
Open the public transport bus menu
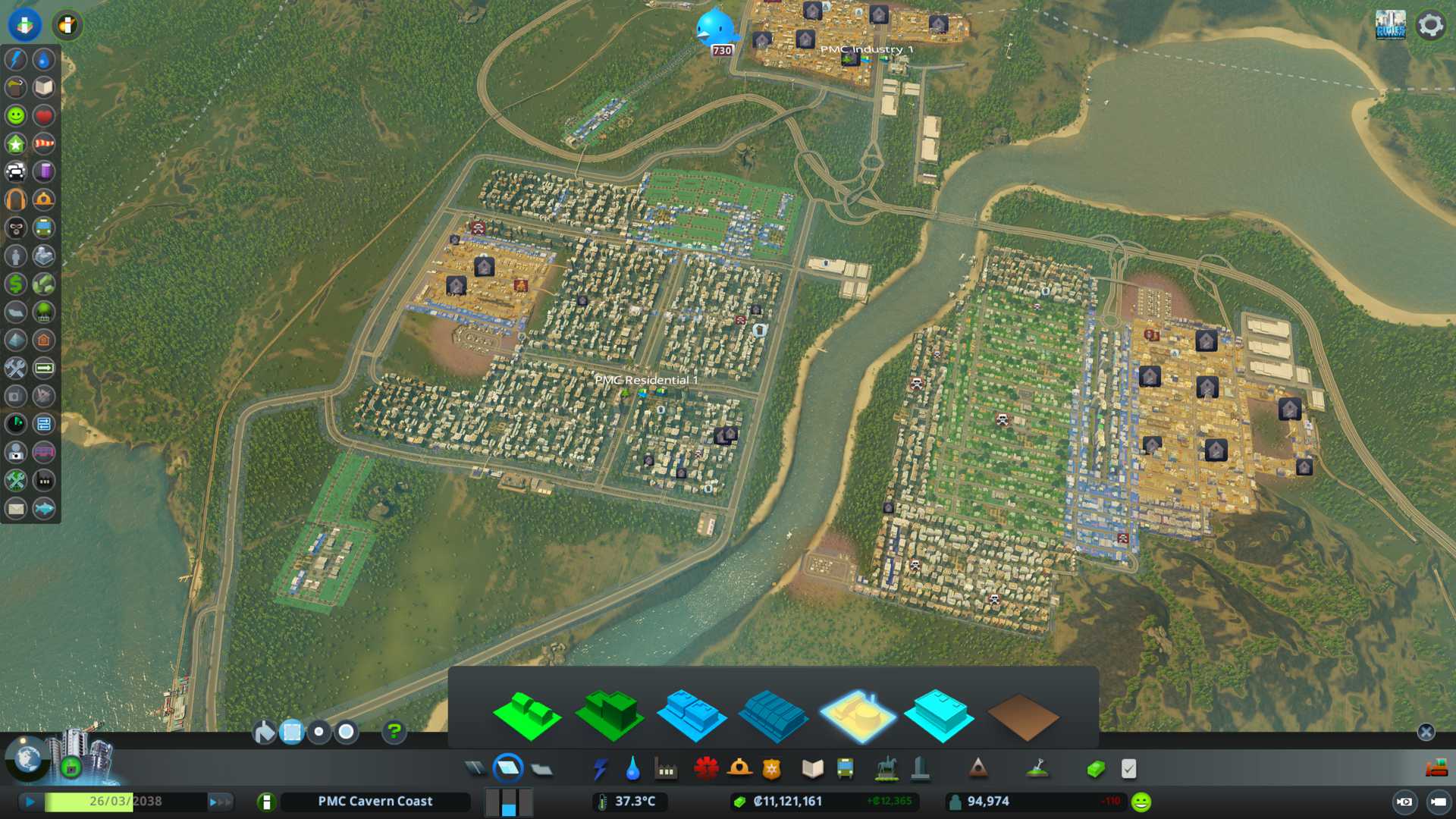(x=845, y=769)
